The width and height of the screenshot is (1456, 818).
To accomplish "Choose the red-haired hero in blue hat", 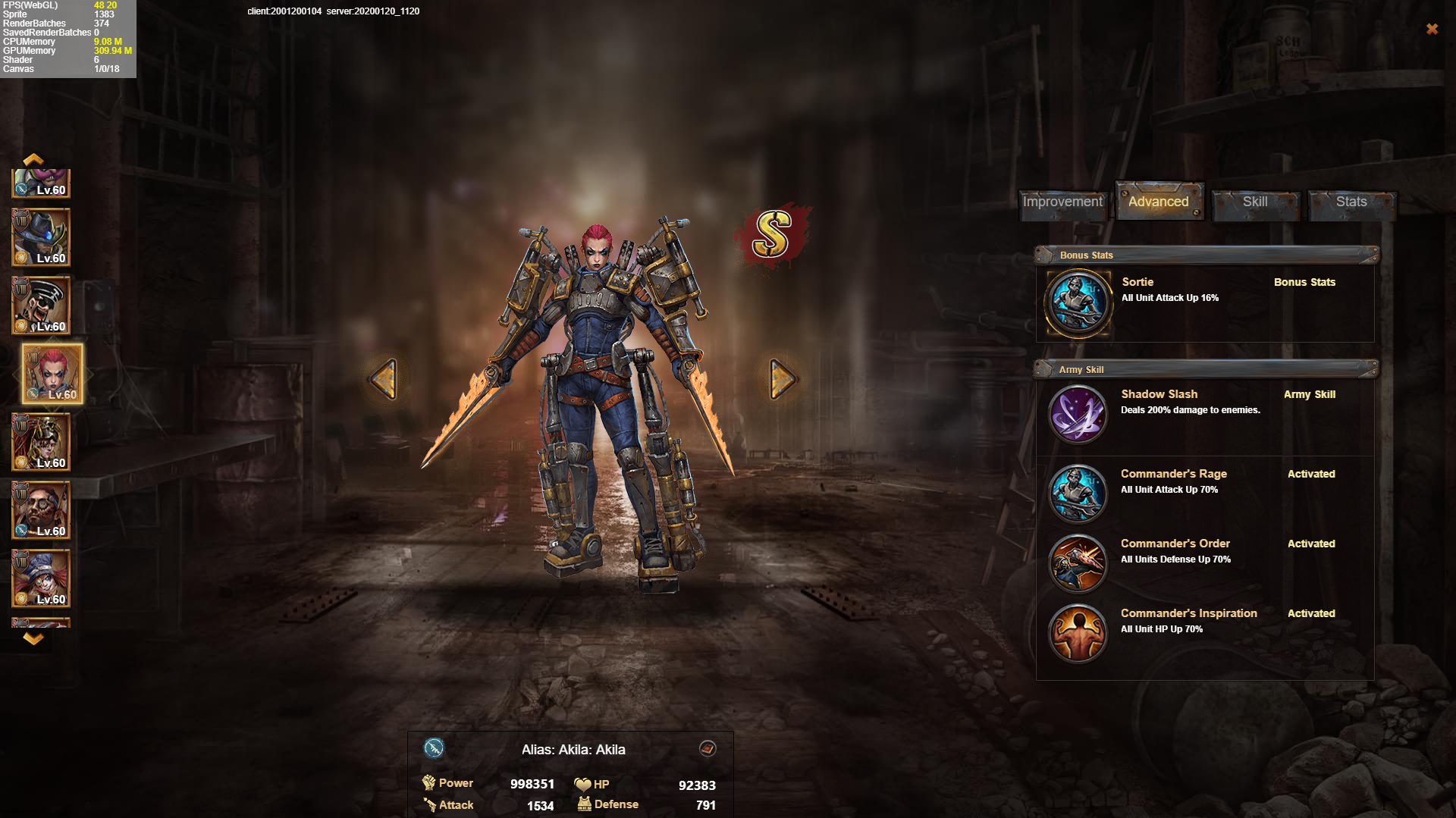I will 41,578.
